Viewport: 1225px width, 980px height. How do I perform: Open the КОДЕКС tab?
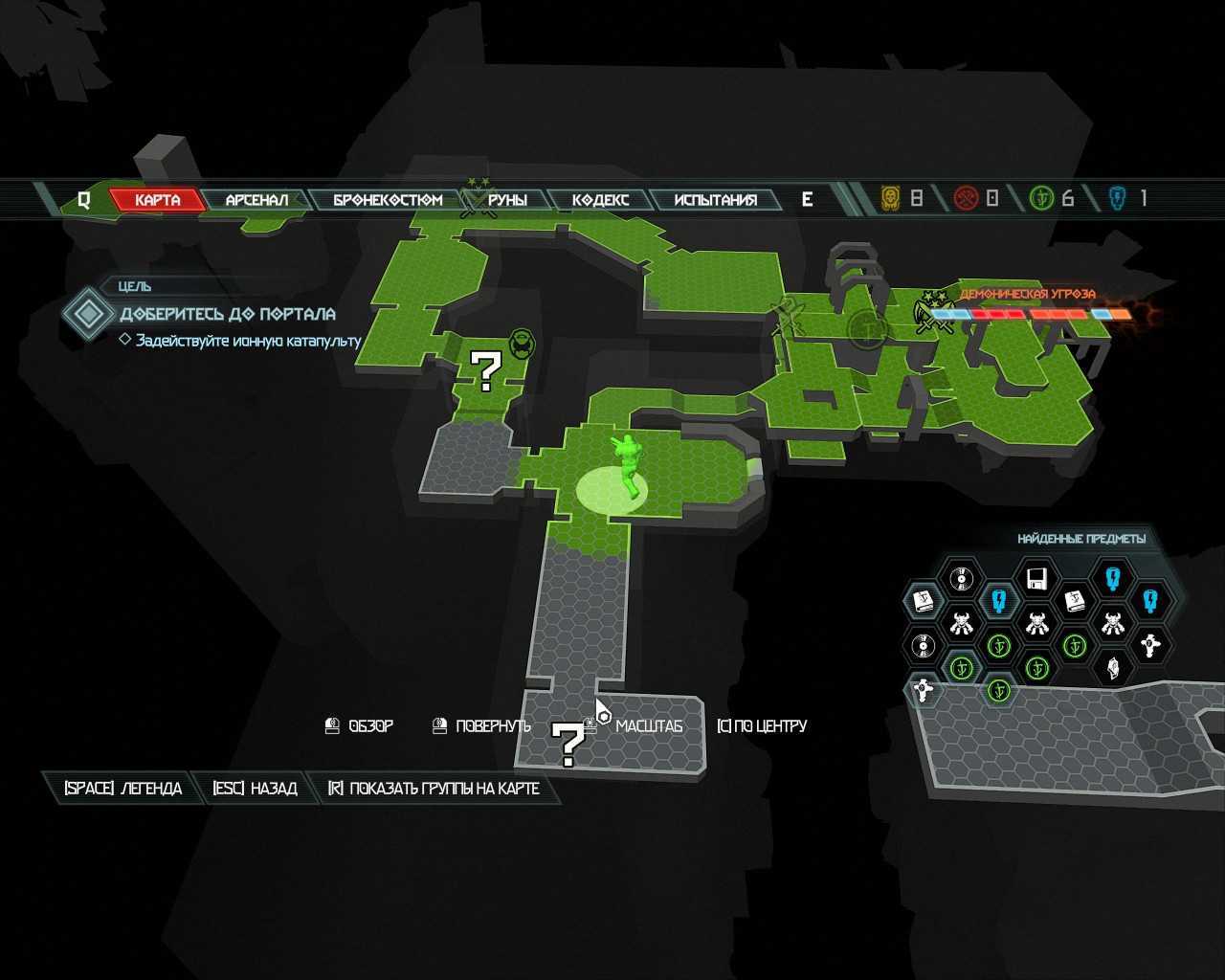pos(600,200)
